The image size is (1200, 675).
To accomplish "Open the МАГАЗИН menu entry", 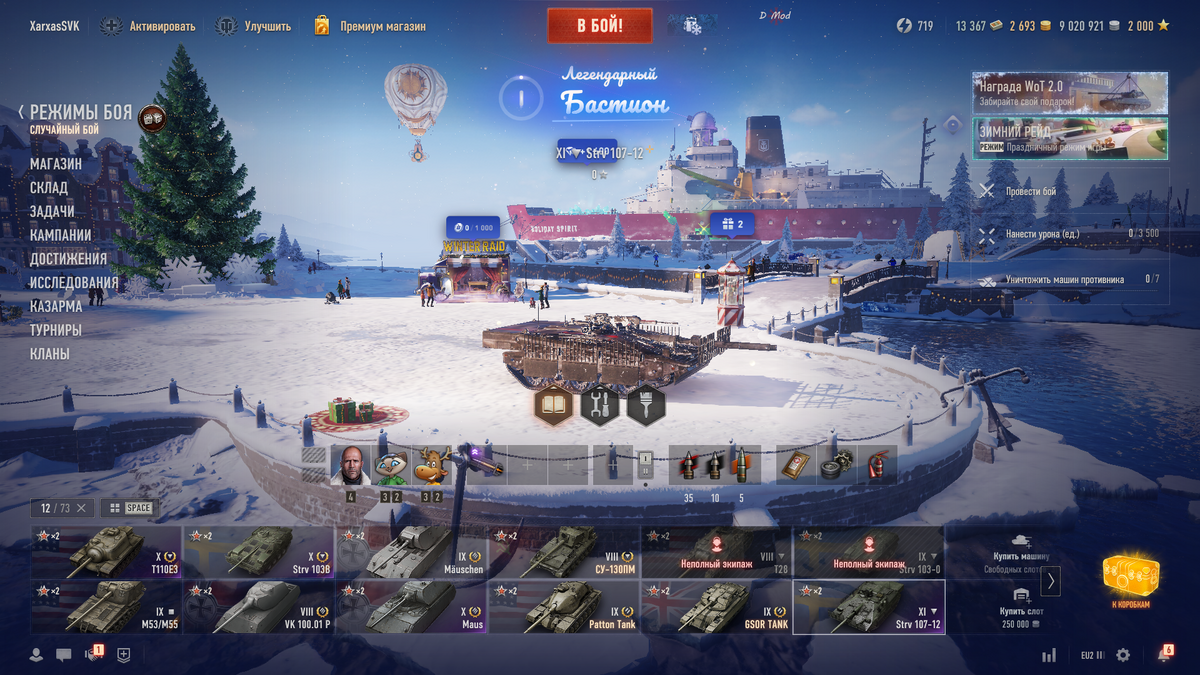I will click(x=56, y=163).
